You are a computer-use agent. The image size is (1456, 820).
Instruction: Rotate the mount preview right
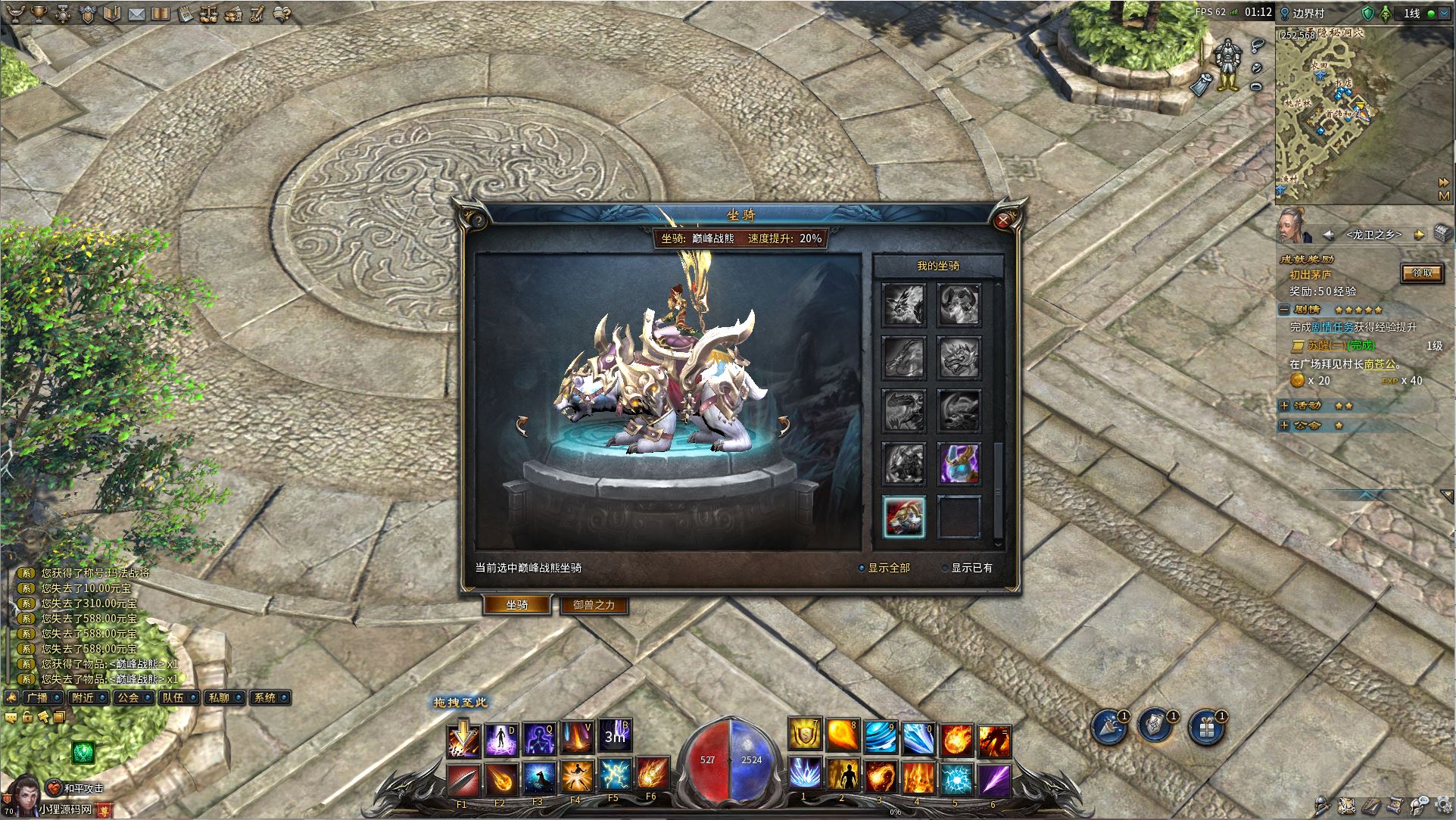783,426
